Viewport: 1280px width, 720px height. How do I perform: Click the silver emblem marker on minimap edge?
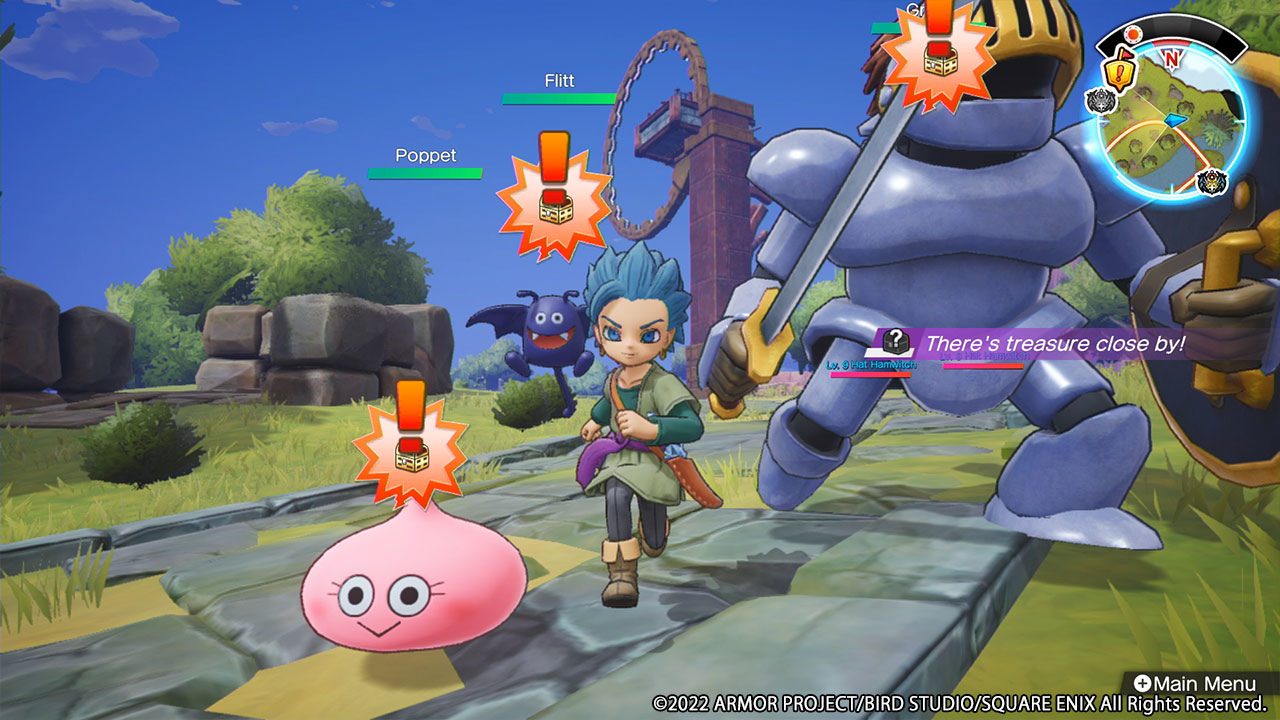(x=1101, y=102)
